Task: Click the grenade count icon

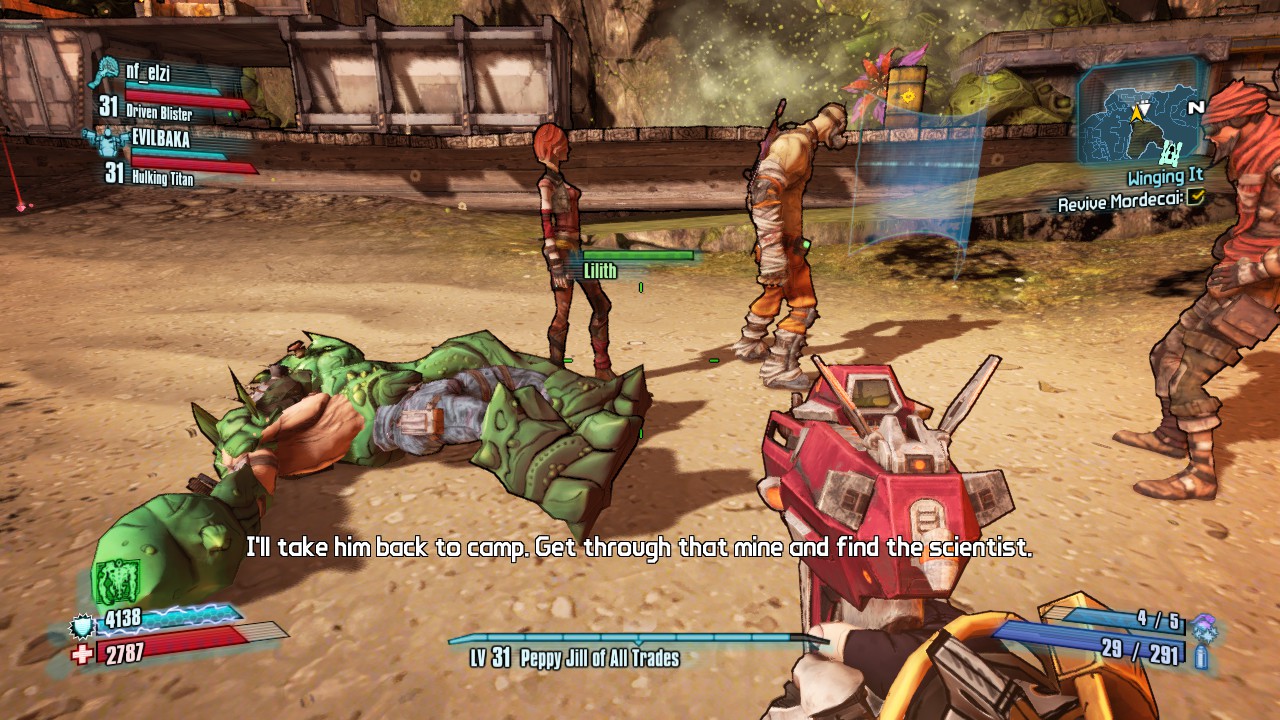Action: coord(1204,622)
